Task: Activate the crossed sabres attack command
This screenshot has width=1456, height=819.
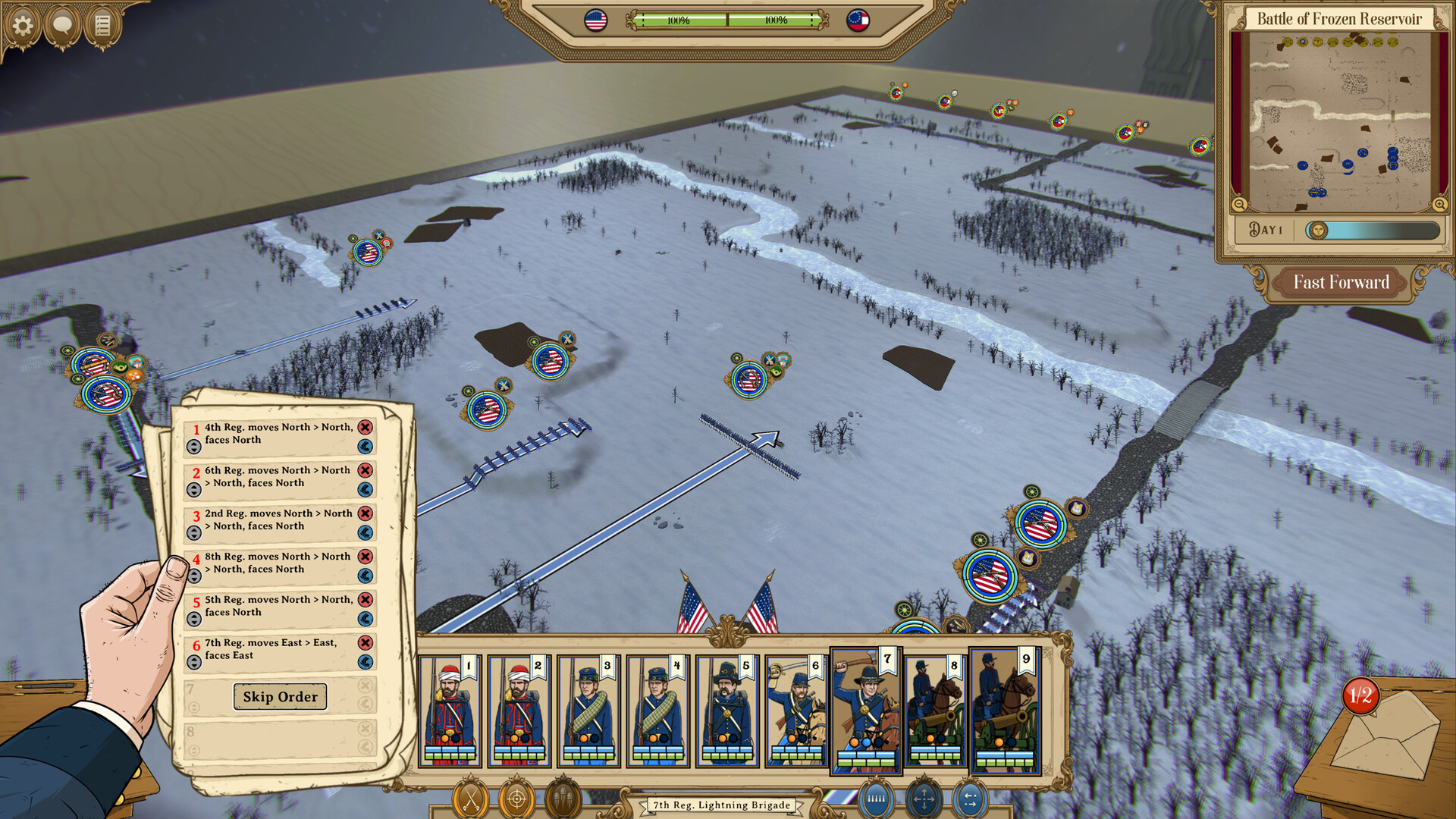Action: [470, 799]
